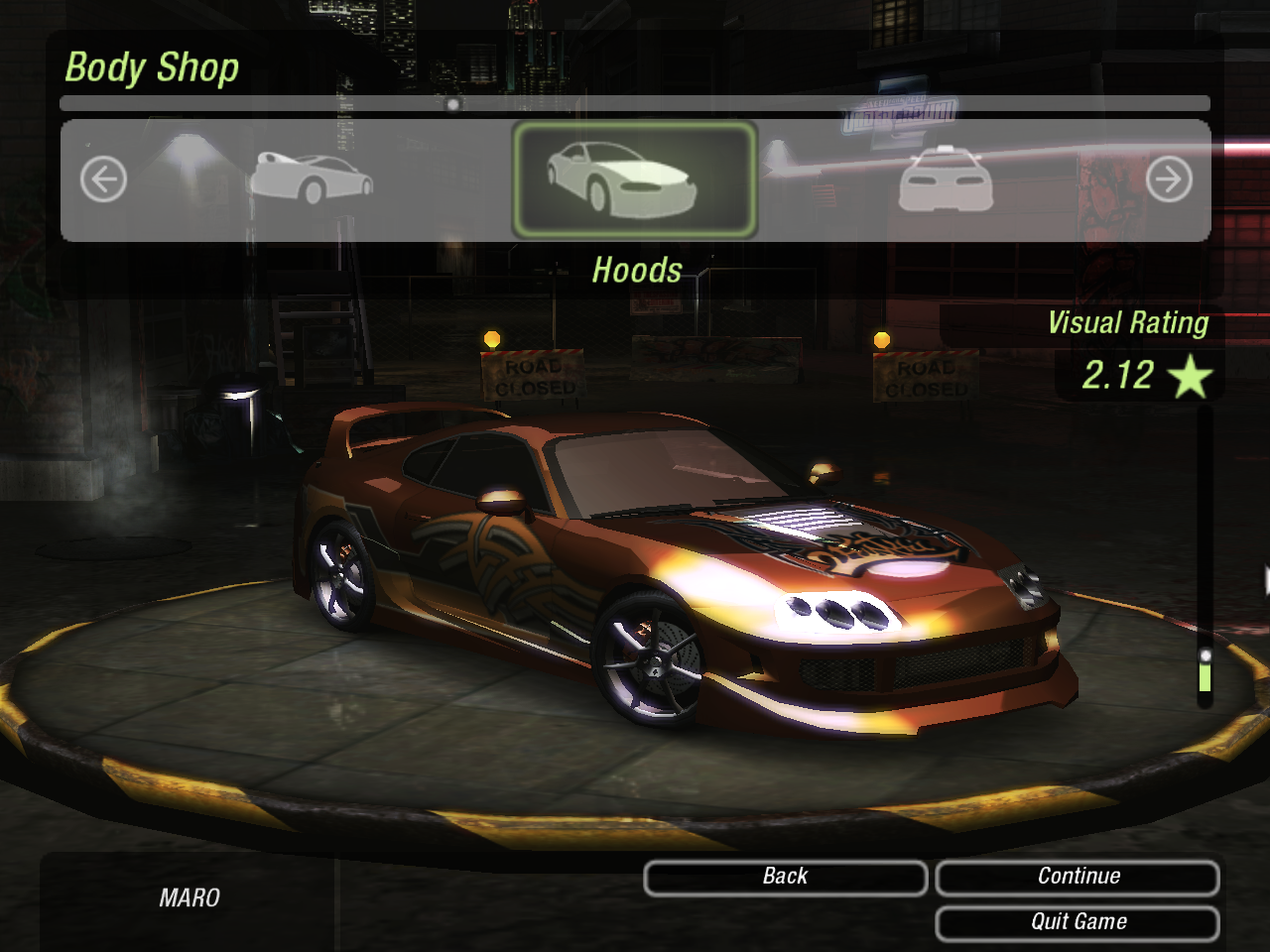Continue to the next screen
1270x952 pixels.
(x=1078, y=877)
